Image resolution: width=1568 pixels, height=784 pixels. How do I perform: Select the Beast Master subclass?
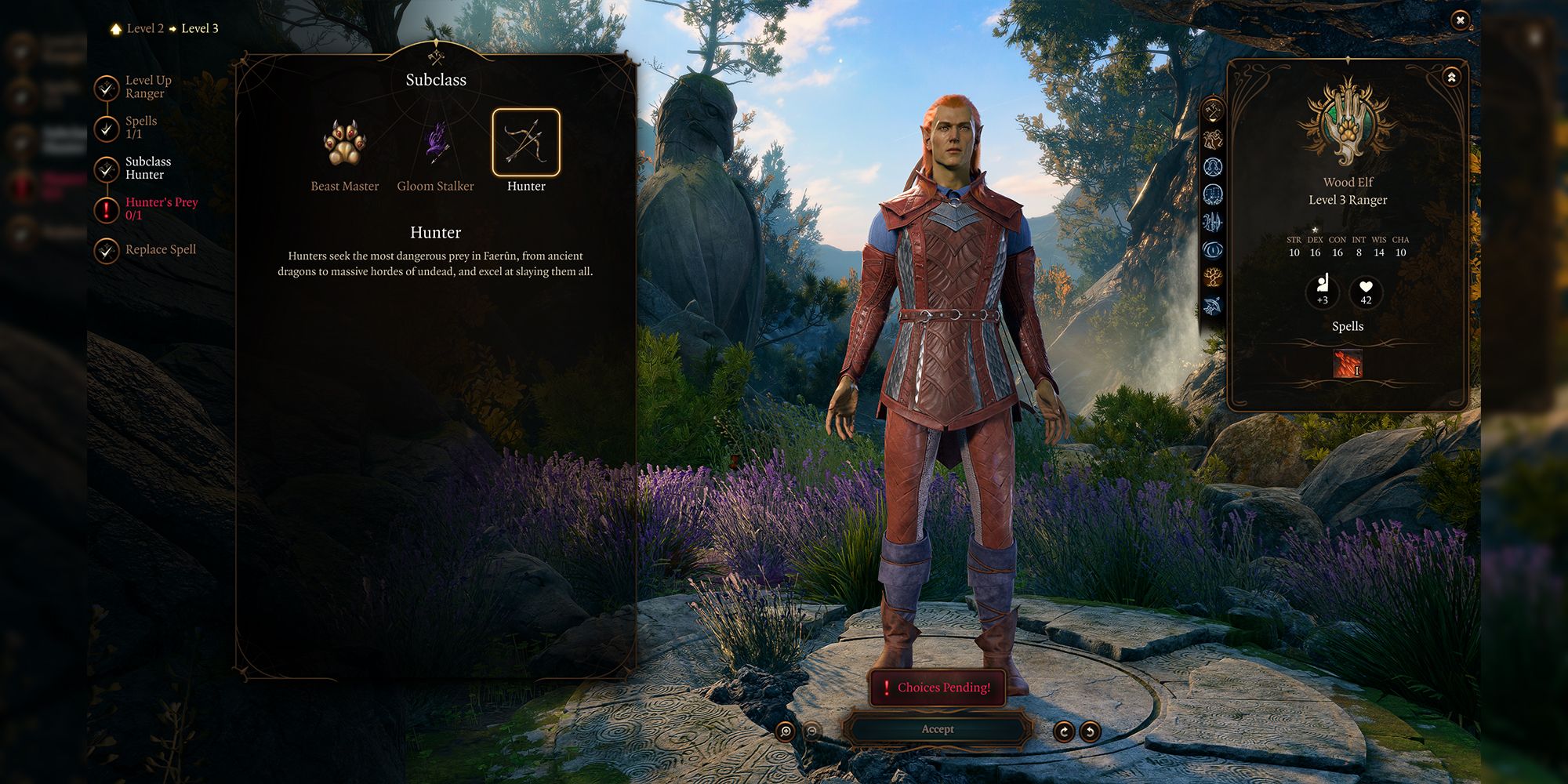[x=345, y=145]
